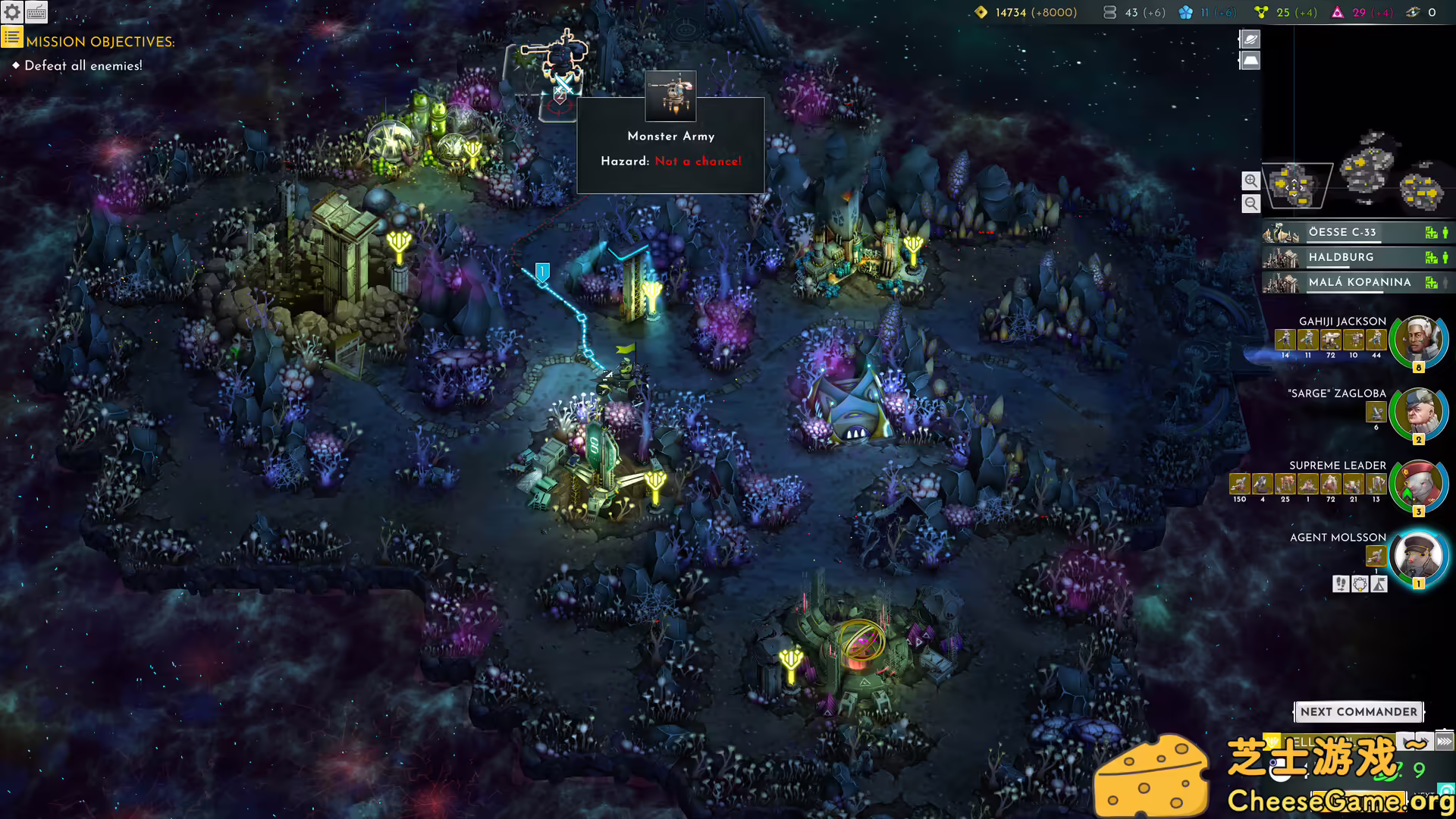This screenshot has height=819, width=1456.
Task: Select commander Gahiji Jackson's portrait
Action: click(x=1418, y=340)
